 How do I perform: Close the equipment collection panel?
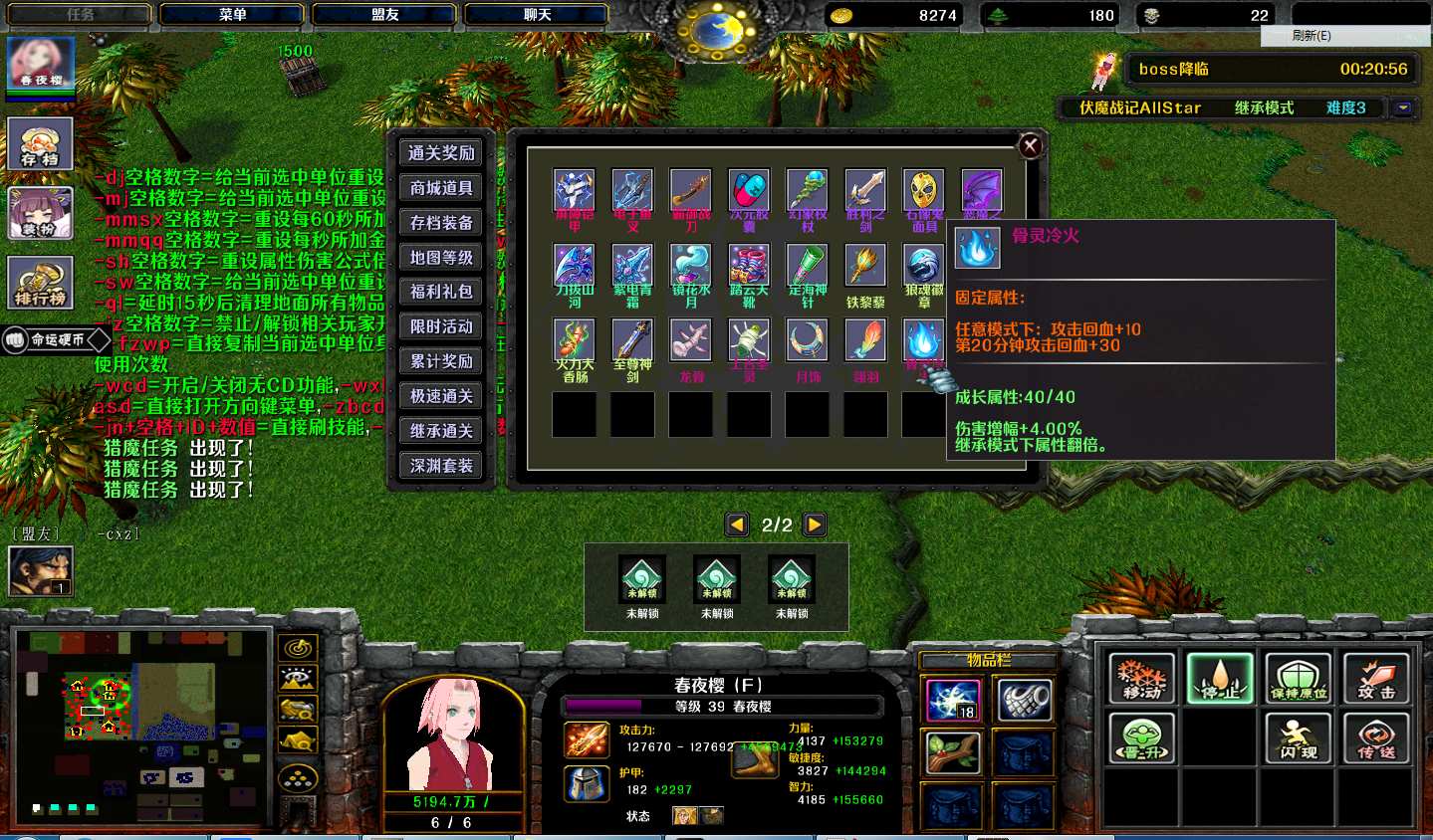[1031, 146]
